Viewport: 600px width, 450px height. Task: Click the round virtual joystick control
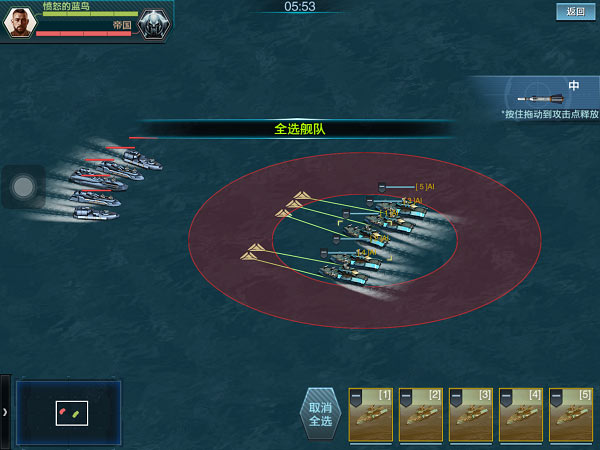pyautogui.click(x=23, y=186)
